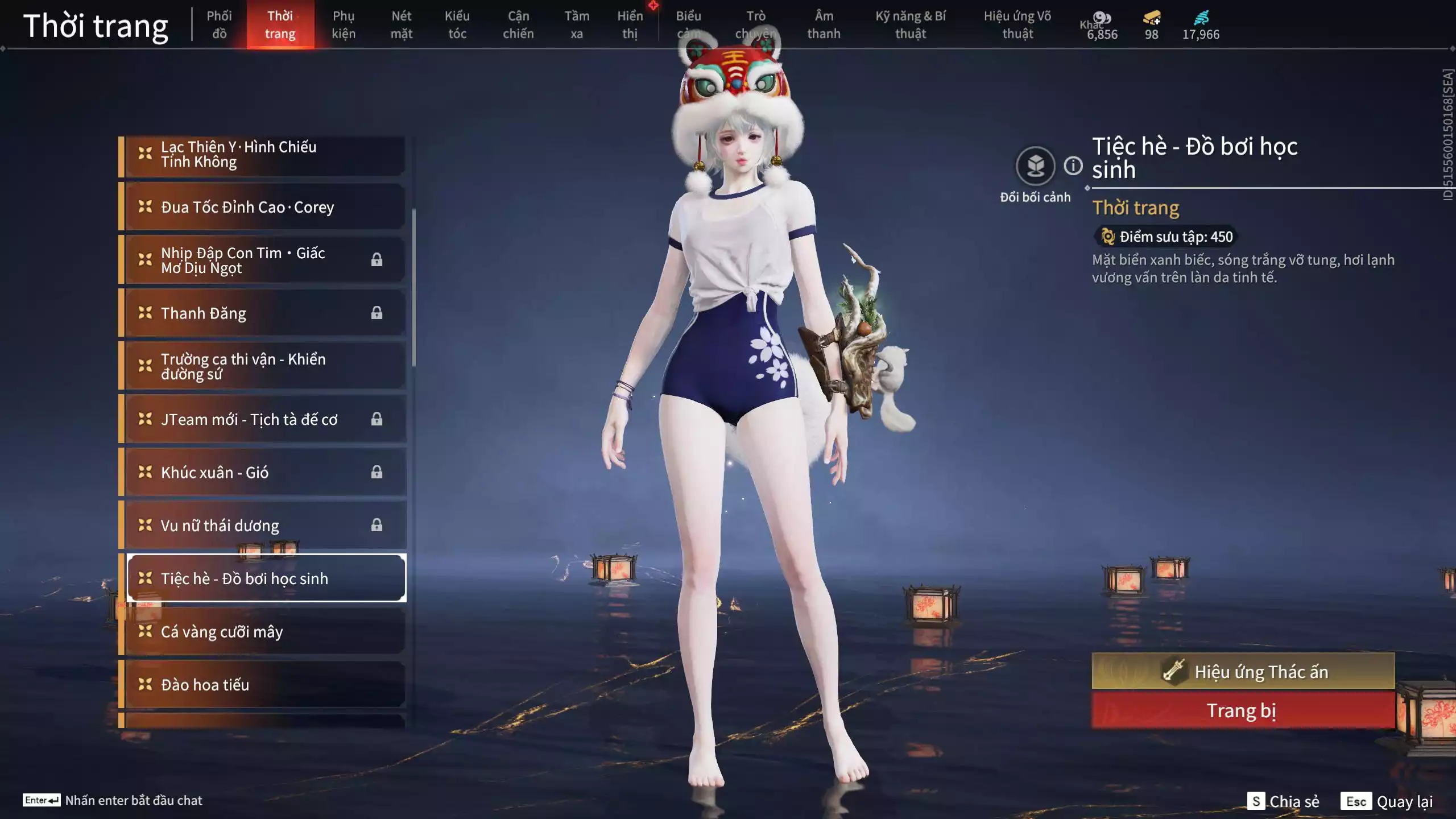Toggle the lock on JTeam mới - Tịch tà đế cơ
The height and width of the screenshot is (819, 1456).
point(377,419)
